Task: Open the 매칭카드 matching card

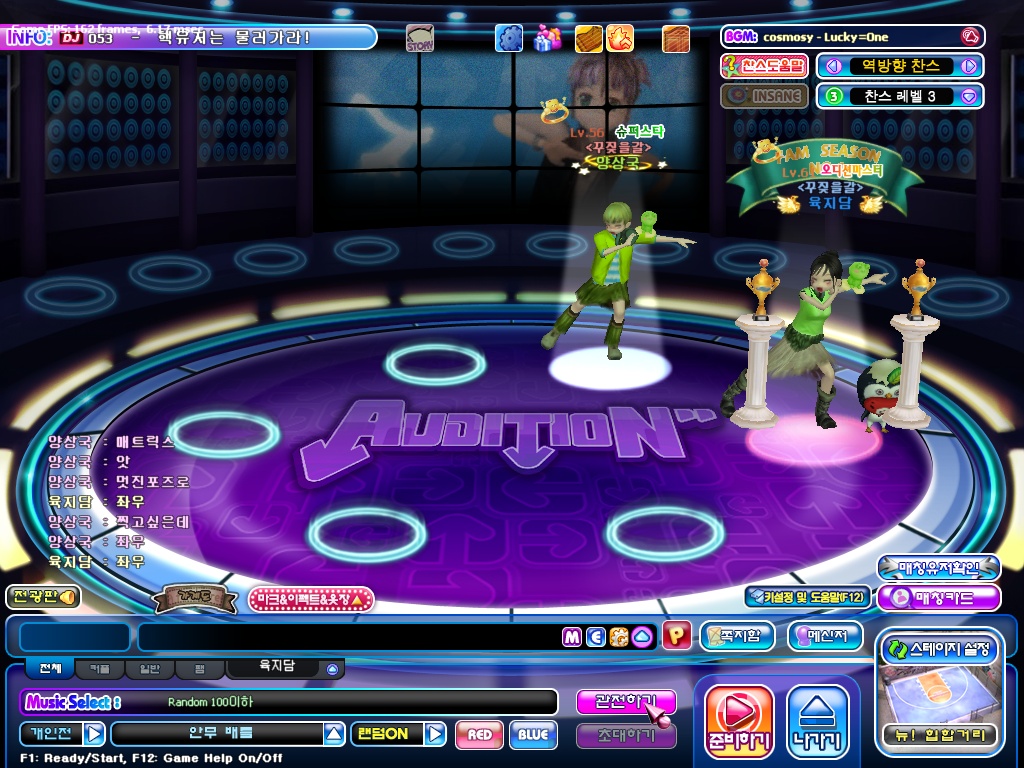Action: click(938, 598)
